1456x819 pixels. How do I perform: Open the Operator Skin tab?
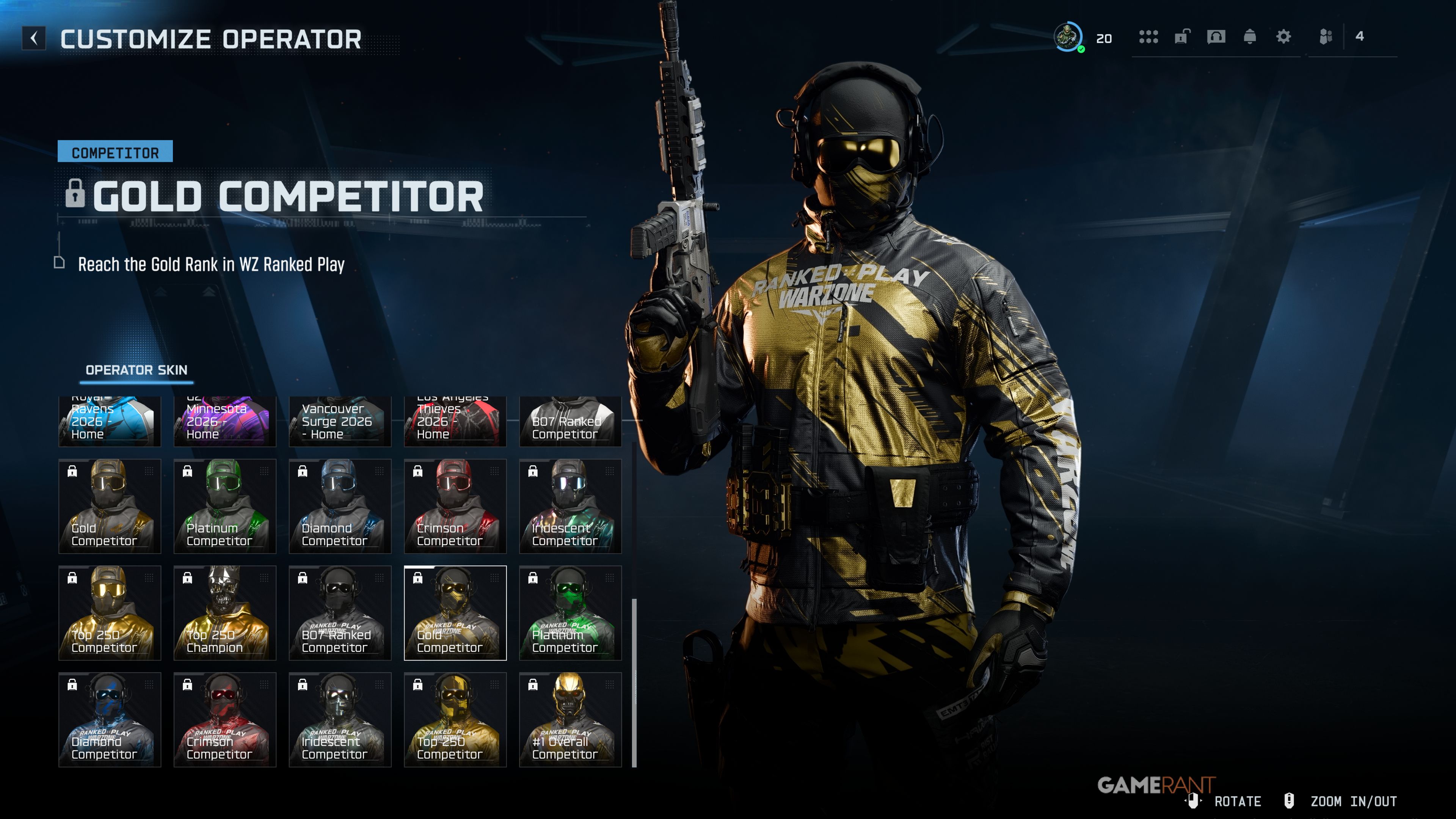pyautogui.click(x=136, y=370)
